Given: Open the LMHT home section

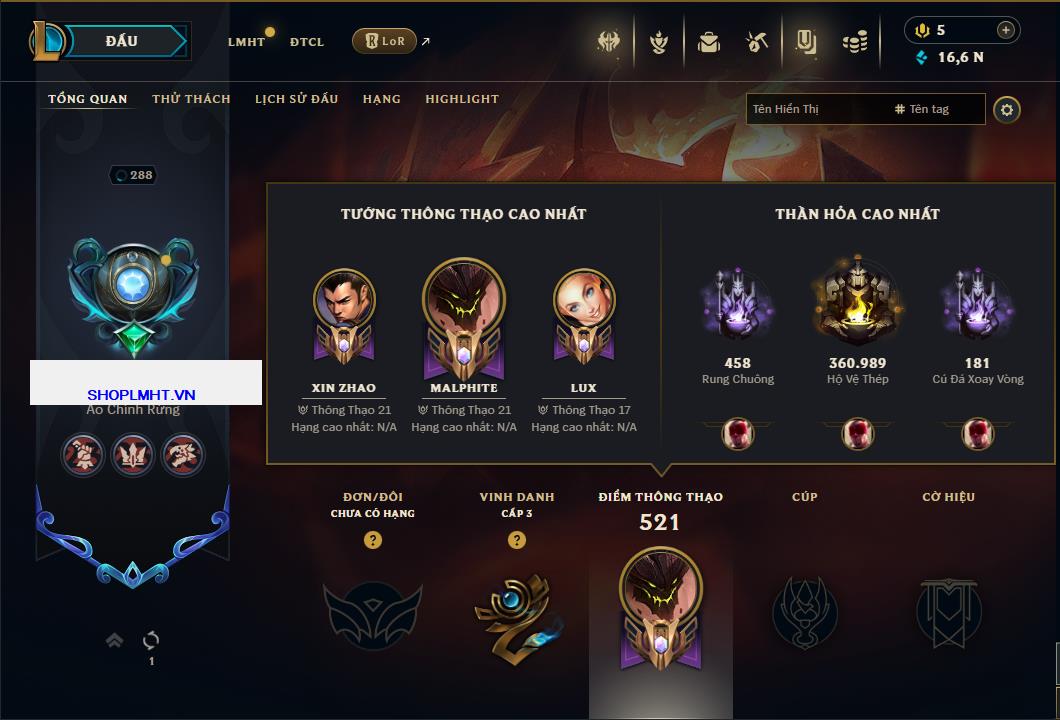Looking at the screenshot, I should click(246, 42).
